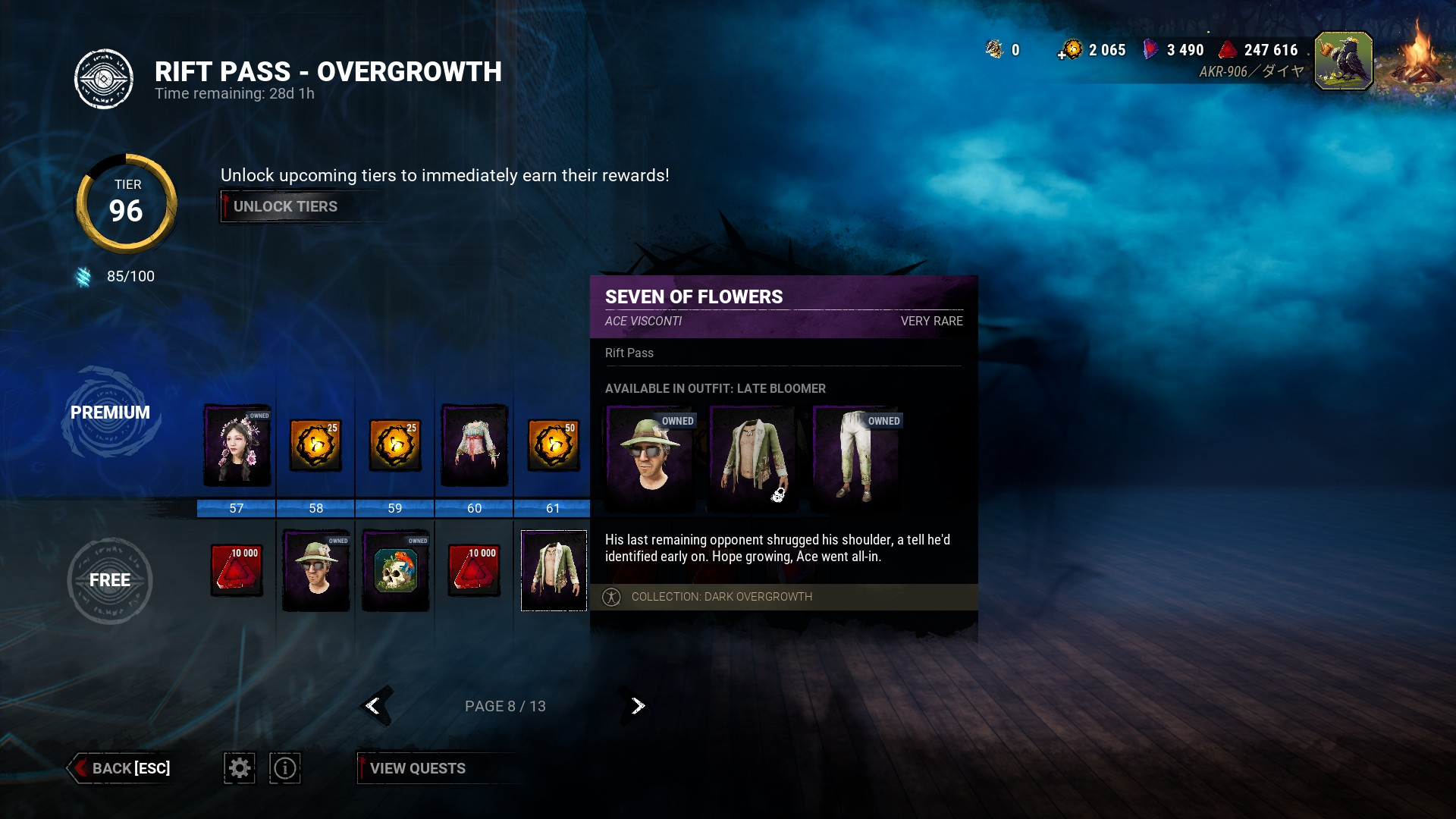Select the tier 60 free 10 000 Bloodpoints reward
The width and height of the screenshot is (1456, 819).
(x=475, y=570)
